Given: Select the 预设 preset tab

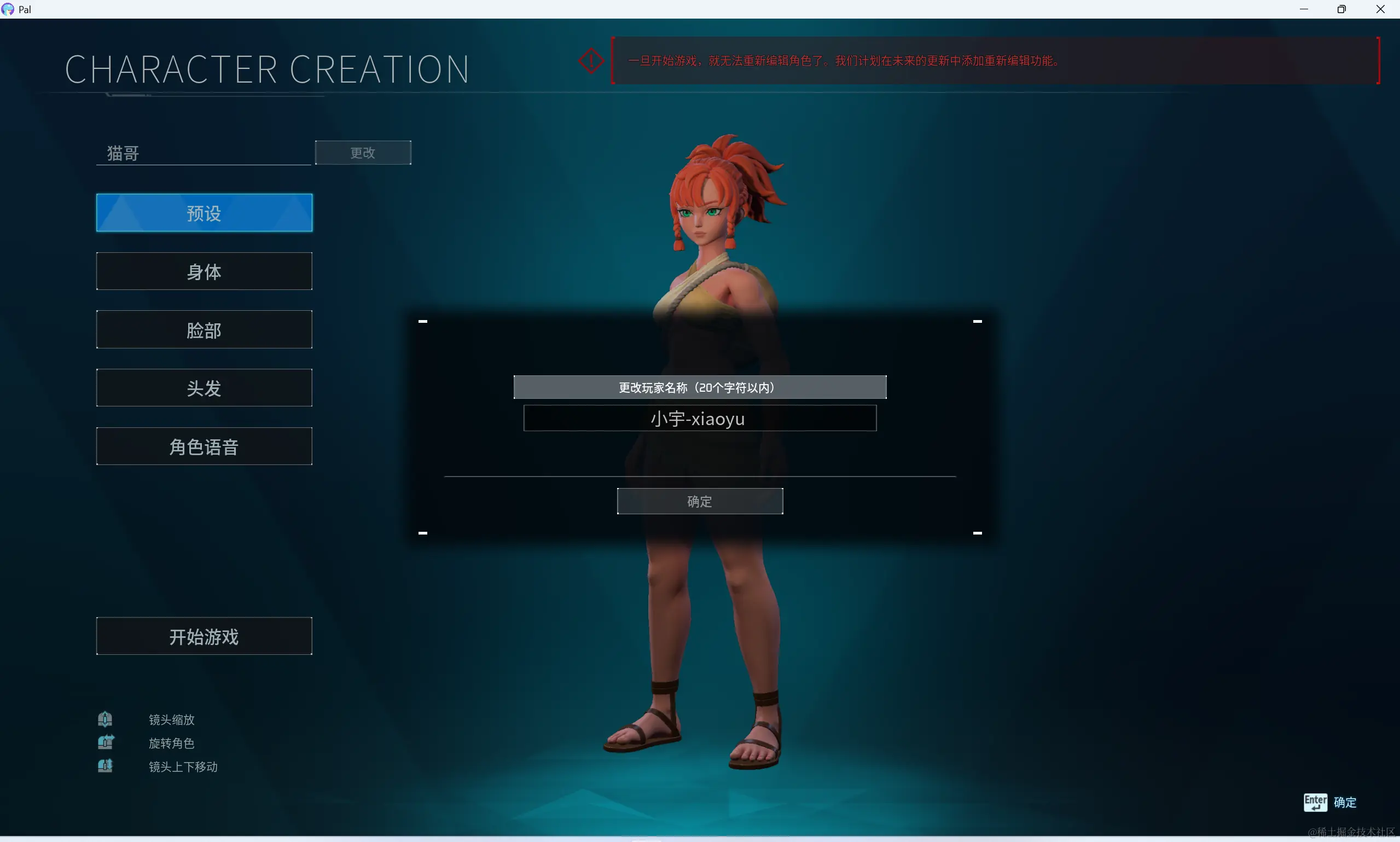Looking at the screenshot, I should [x=204, y=213].
